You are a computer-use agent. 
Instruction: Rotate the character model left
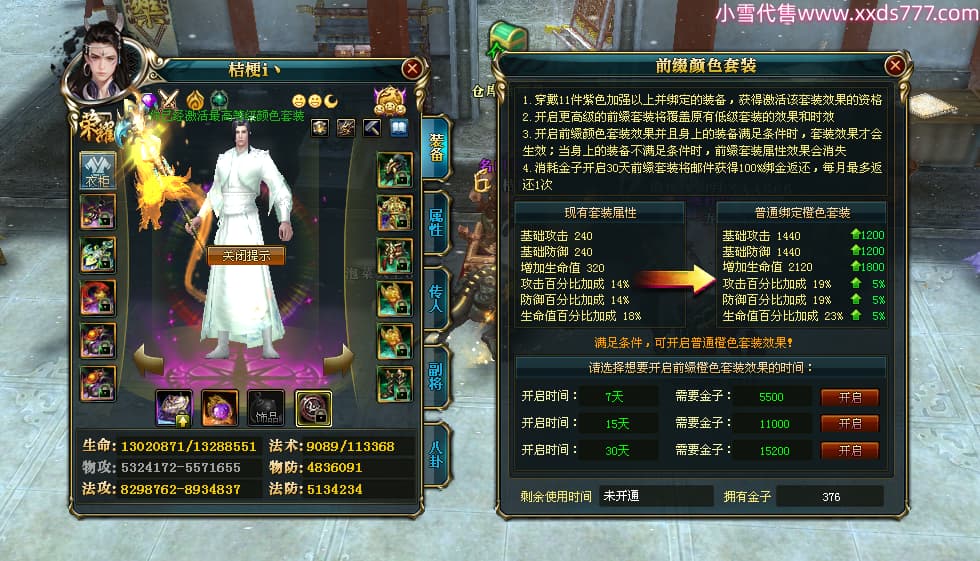tap(148, 360)
